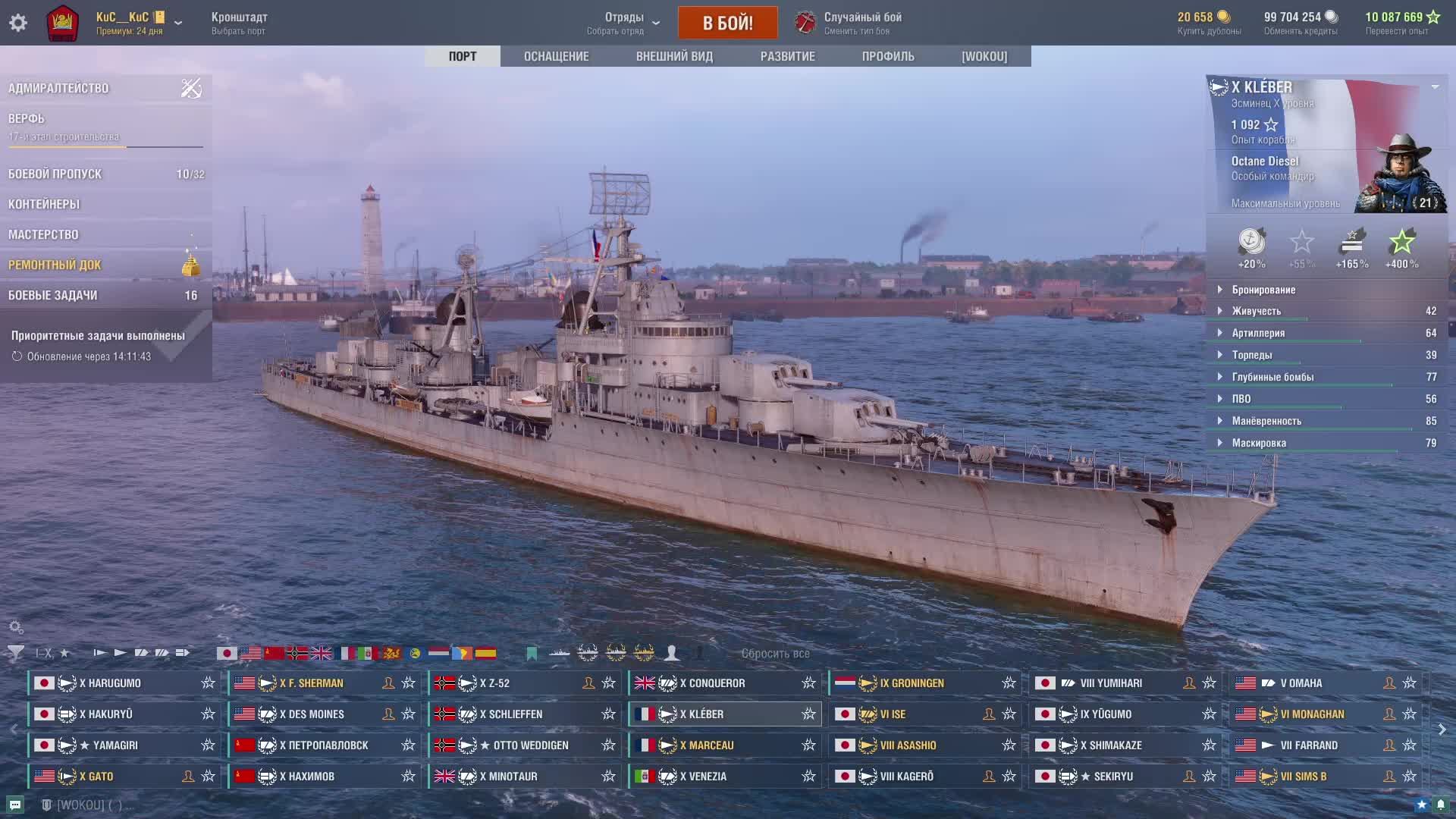Open the settings gear menu
Screen dimensions: 1456x819
pyautogui.click(x=18, y=23)
